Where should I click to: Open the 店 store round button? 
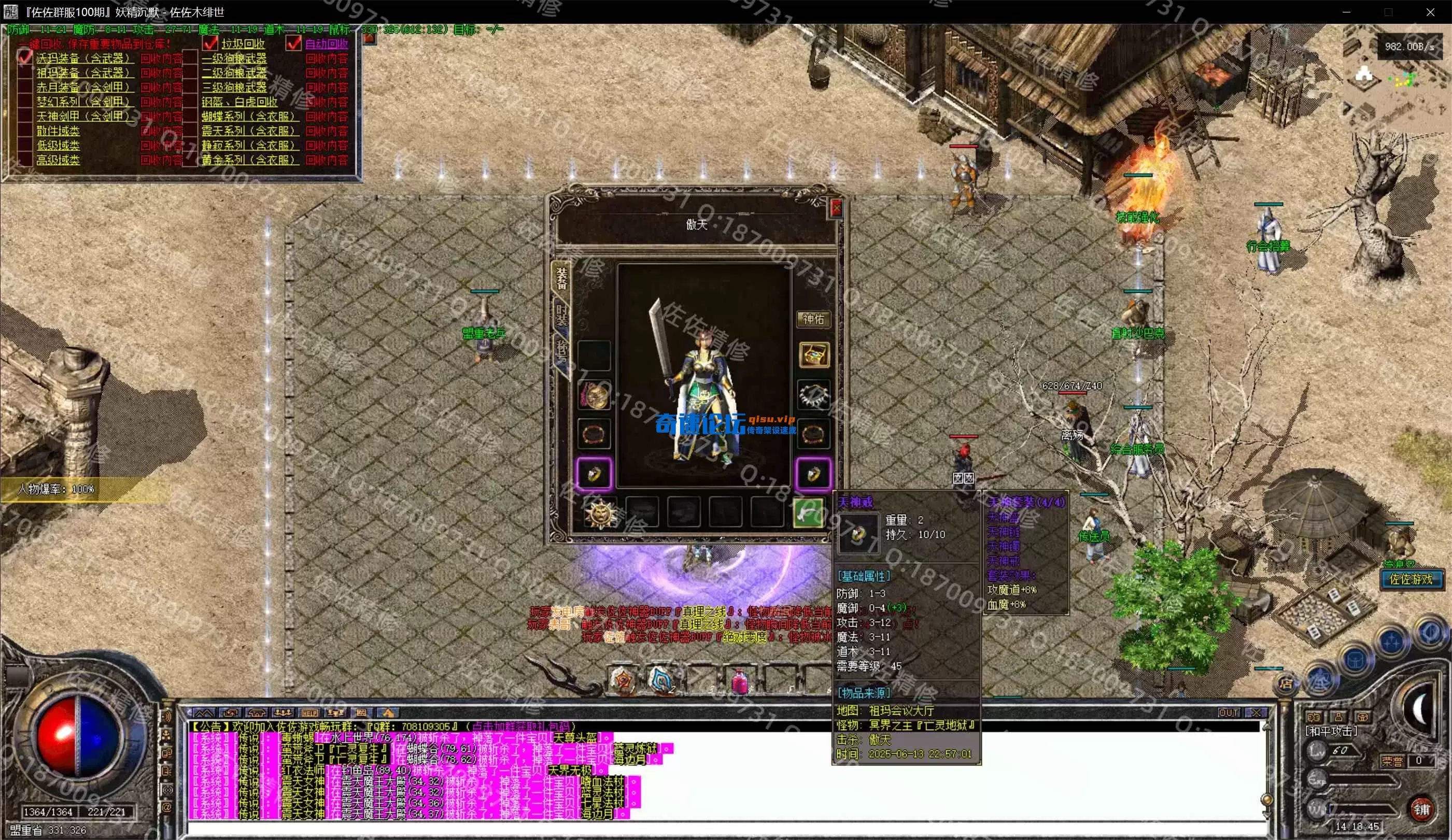pyautogui.click(x=1285, y=684)
